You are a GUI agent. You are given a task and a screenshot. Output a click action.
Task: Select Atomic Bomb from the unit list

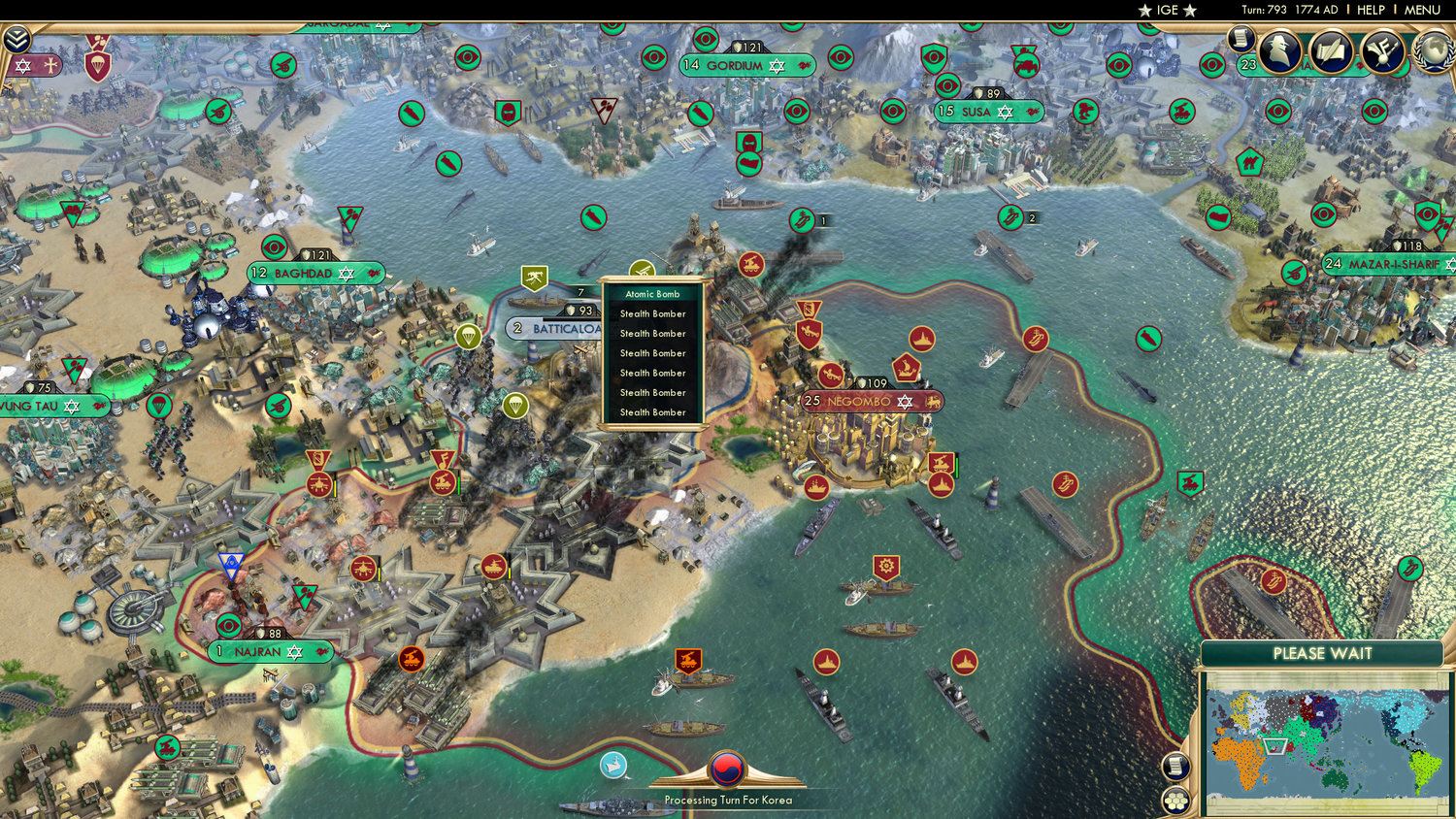[x=652, y=294]
